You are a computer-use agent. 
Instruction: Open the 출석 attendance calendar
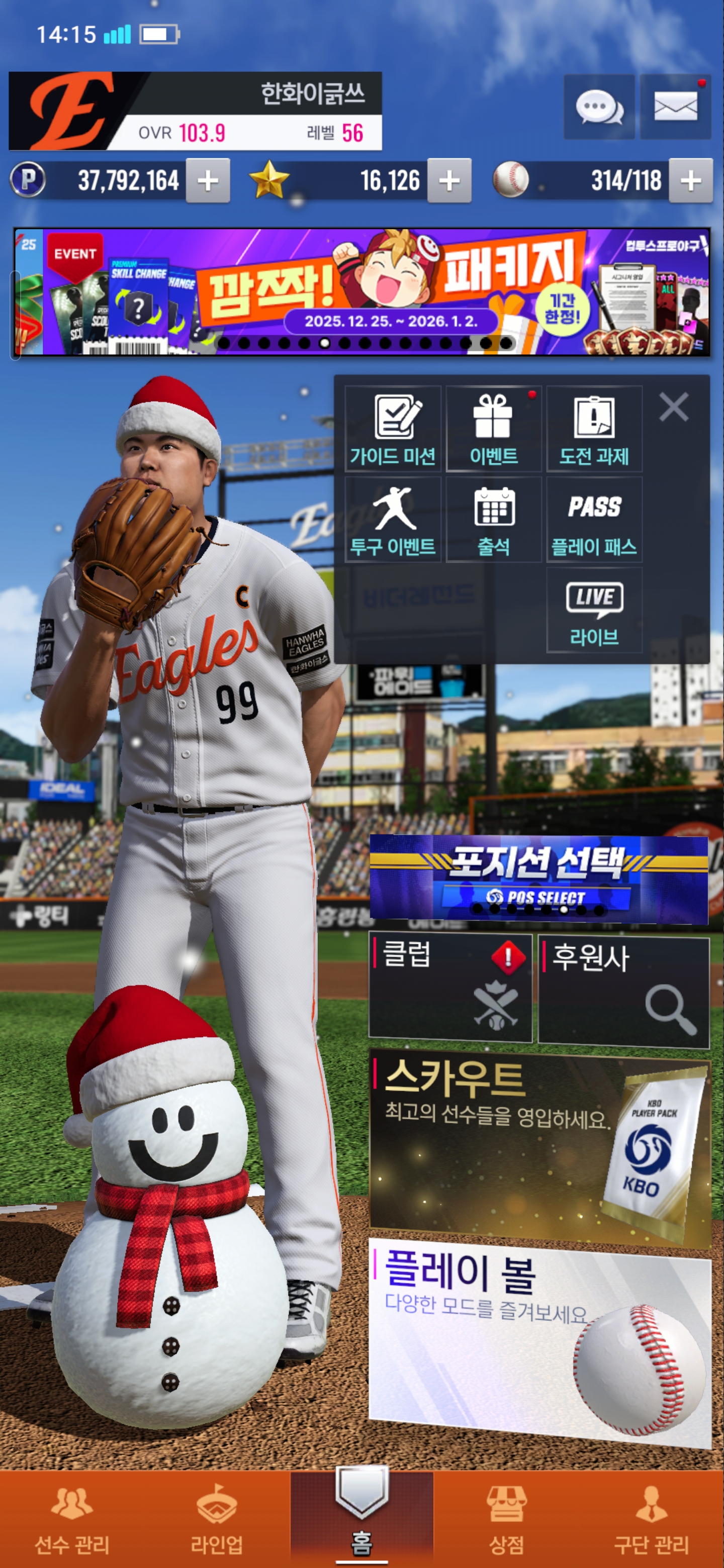[x=493, y=520]
